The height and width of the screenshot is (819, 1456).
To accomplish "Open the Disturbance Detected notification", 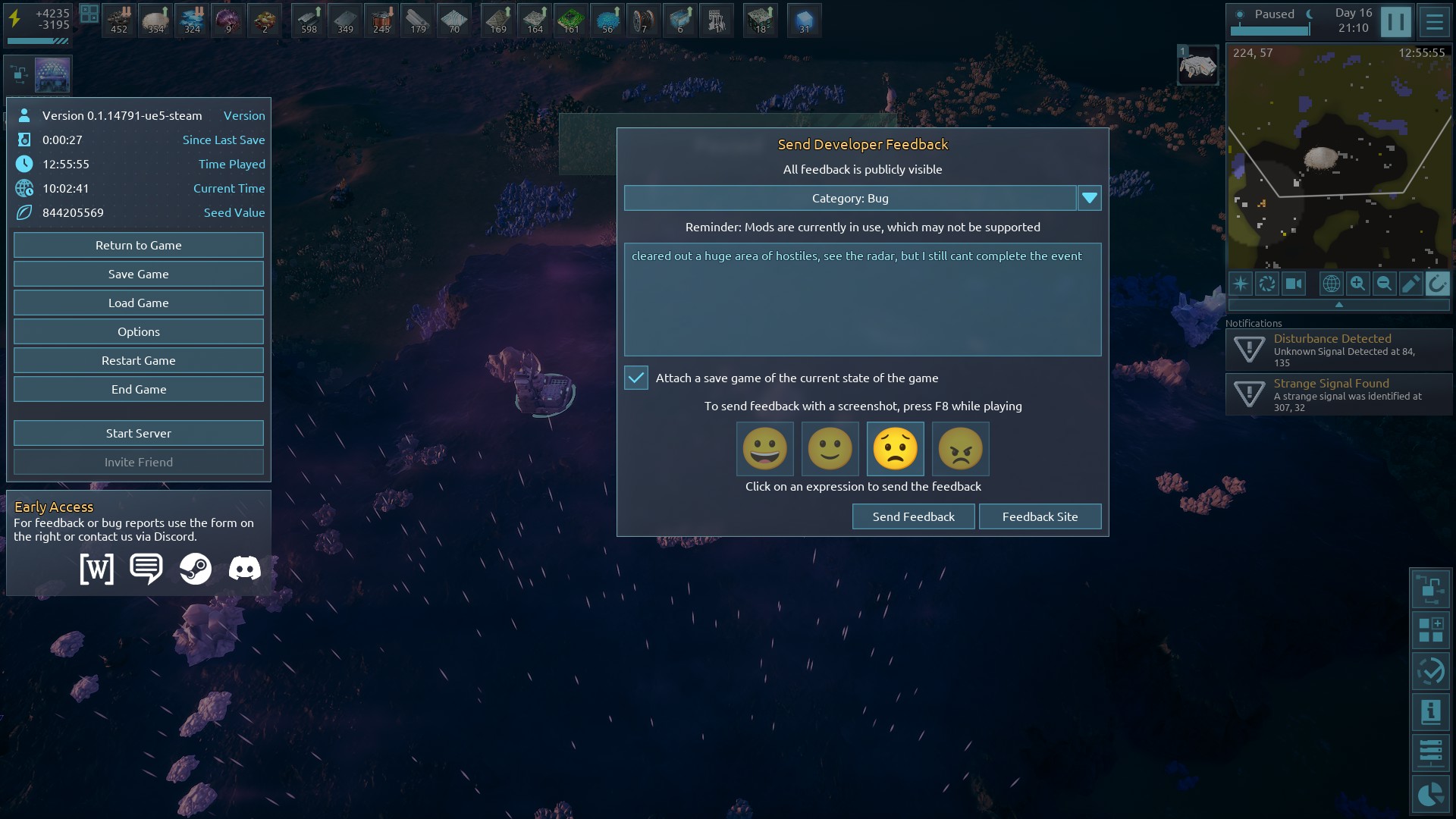I will pos(1338,350).
